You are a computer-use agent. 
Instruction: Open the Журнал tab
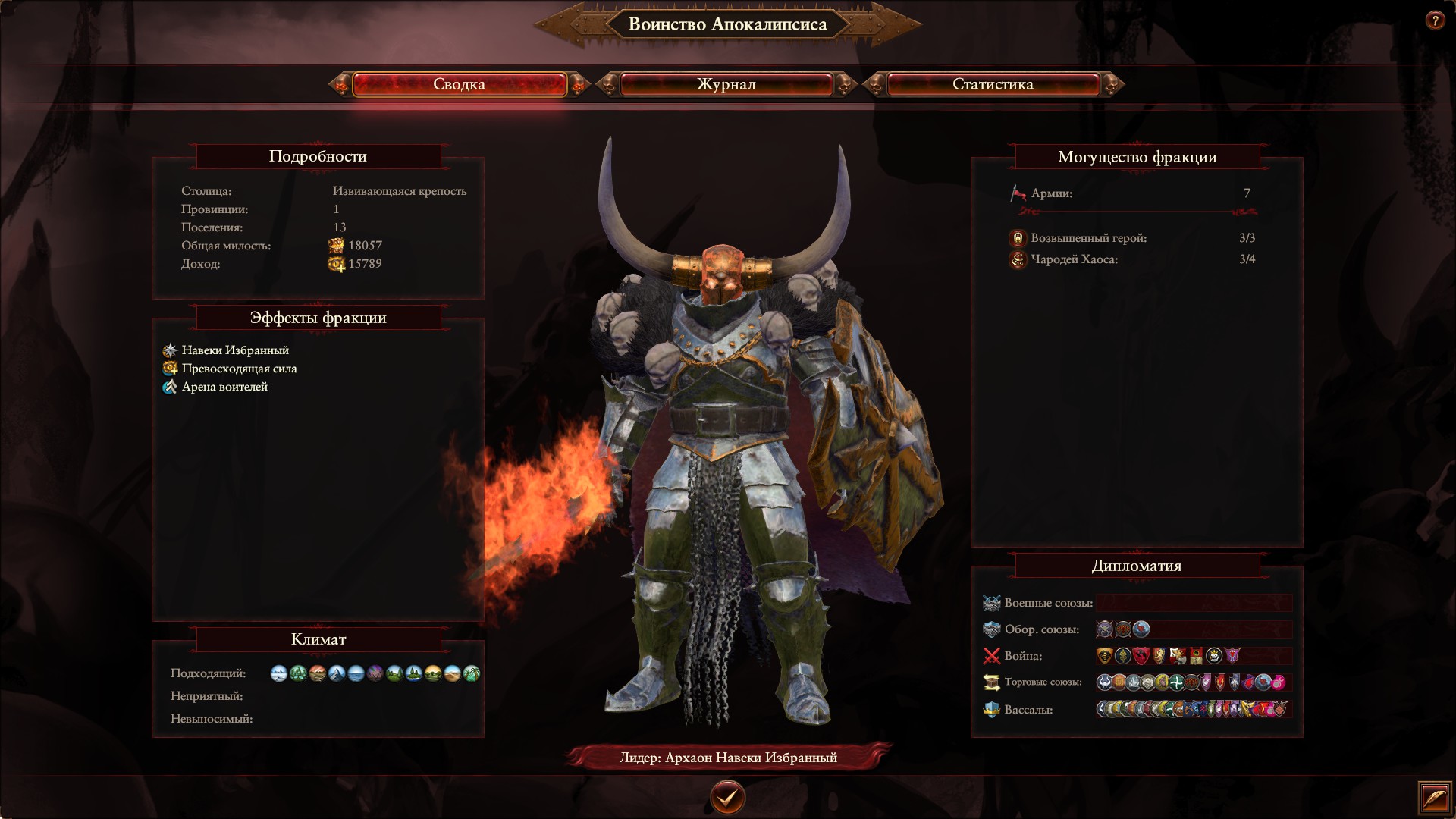pyautogui.click(x=726, y=84)
